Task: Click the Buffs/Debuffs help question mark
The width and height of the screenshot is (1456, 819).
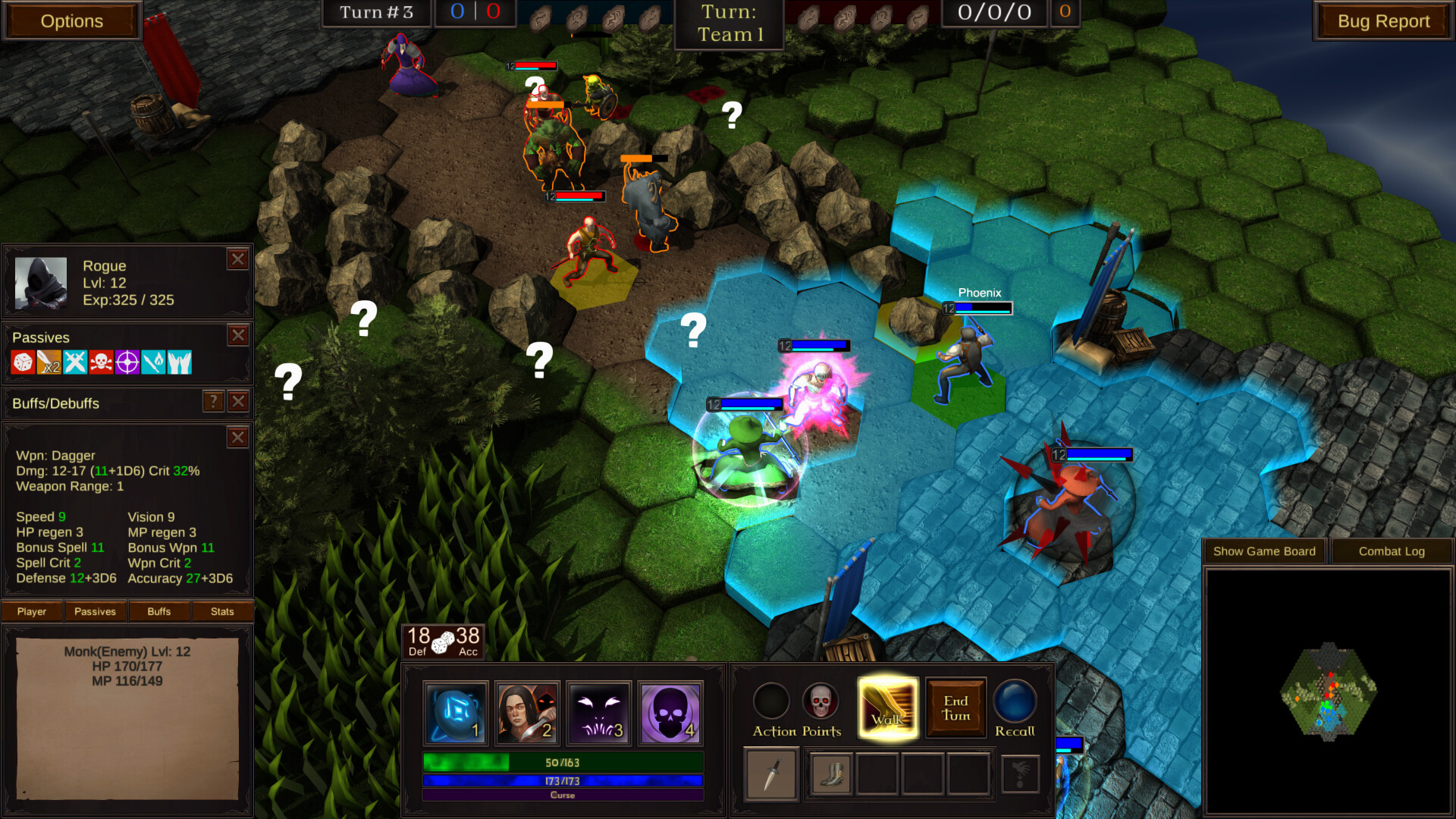Action: pyautogui.click(x=215, y=403)
